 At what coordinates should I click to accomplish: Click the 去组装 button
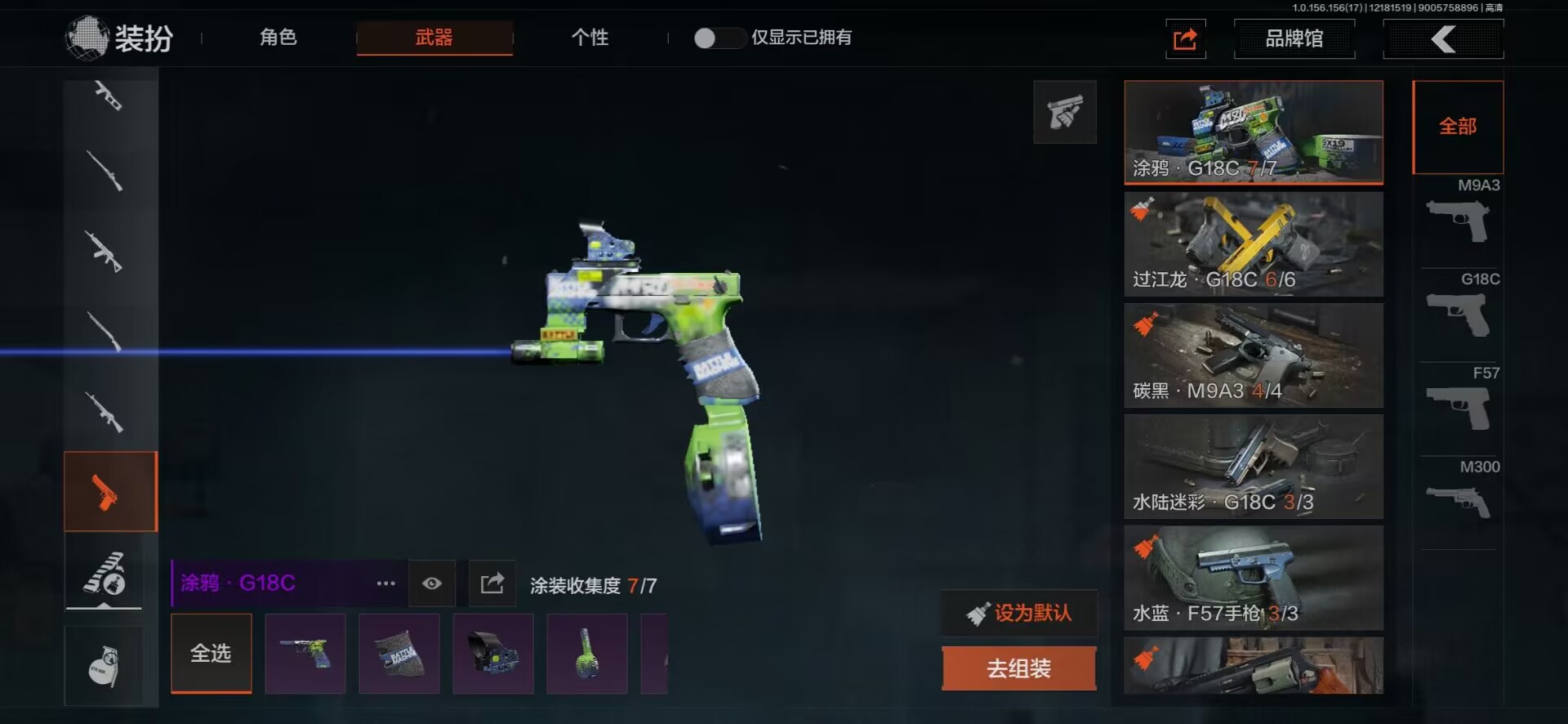pos(1018,668)
